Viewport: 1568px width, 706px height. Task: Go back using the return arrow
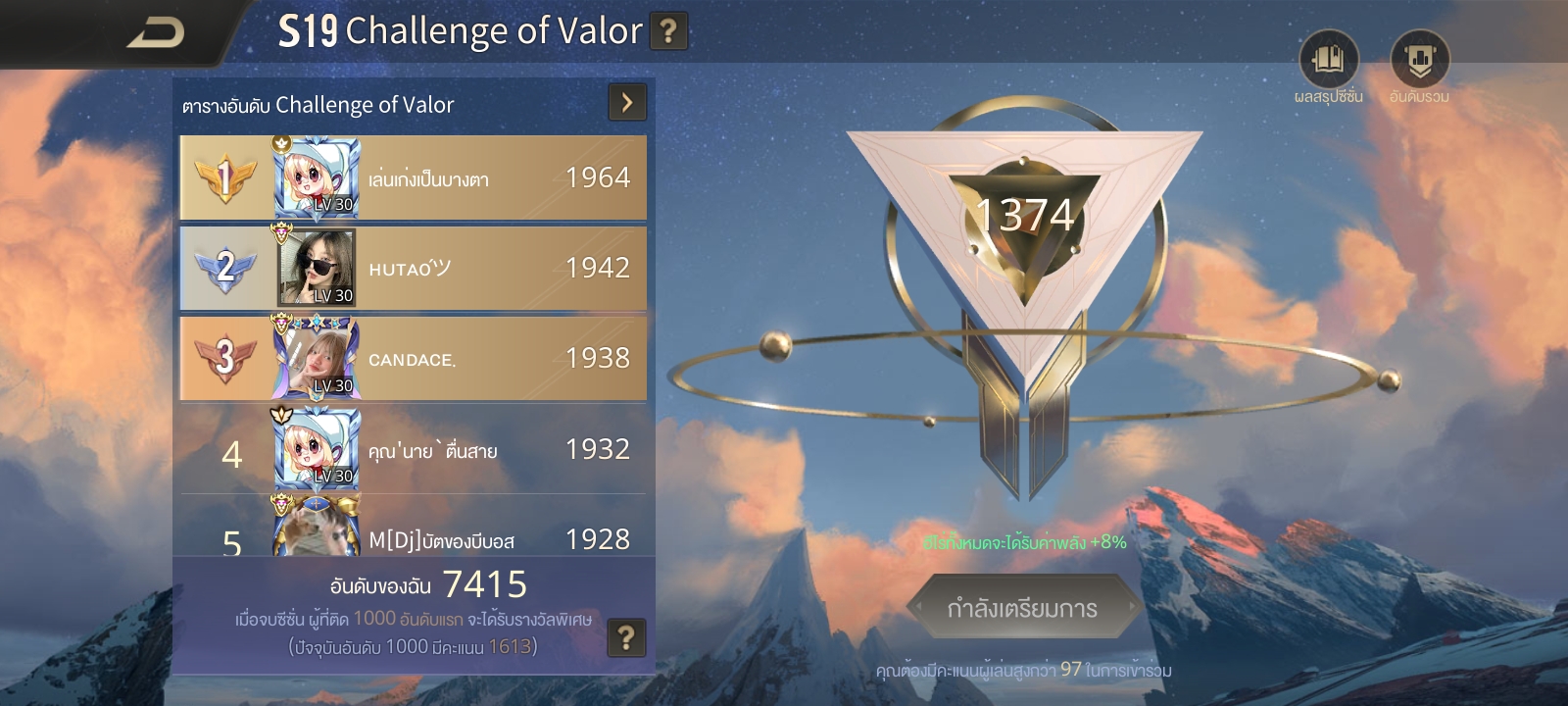(157, 33)
